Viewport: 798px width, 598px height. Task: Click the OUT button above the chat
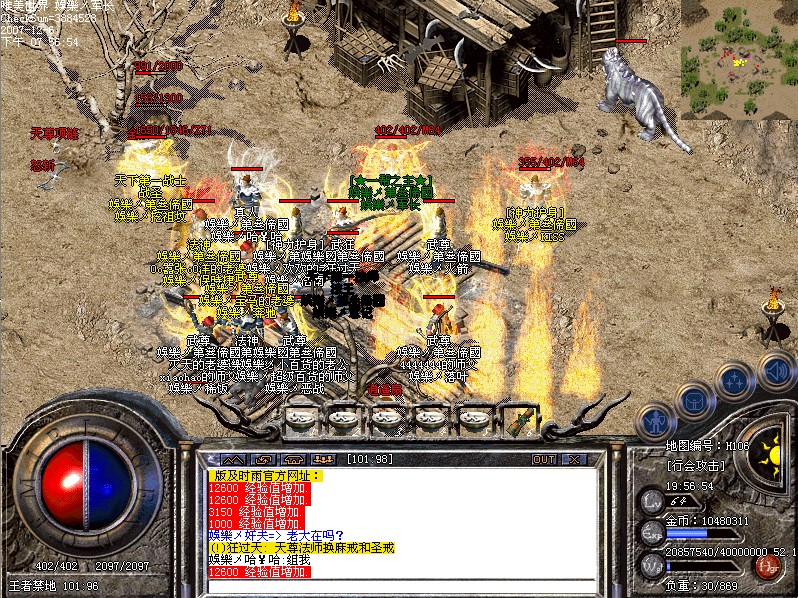(x=544, y=459)
